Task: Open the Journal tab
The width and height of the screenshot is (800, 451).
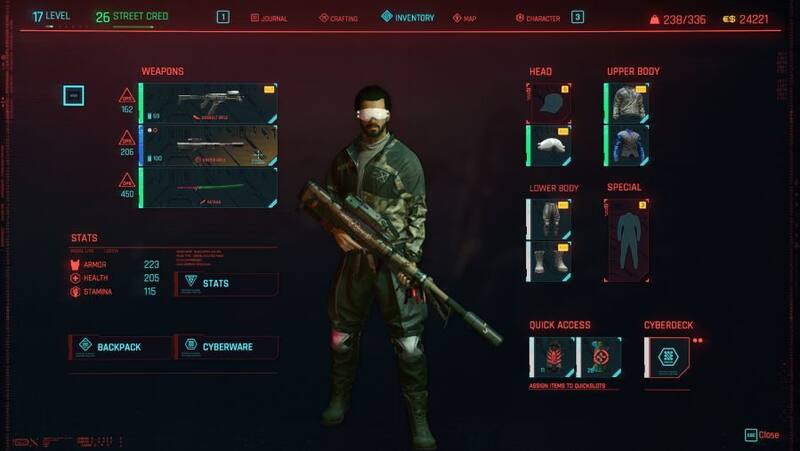Action: [272, 18]
